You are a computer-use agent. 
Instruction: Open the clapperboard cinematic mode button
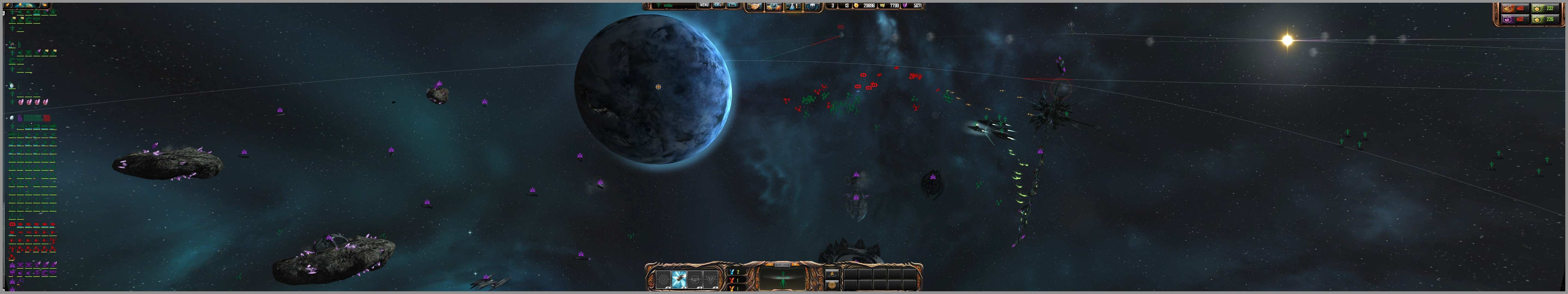[733, 5]
